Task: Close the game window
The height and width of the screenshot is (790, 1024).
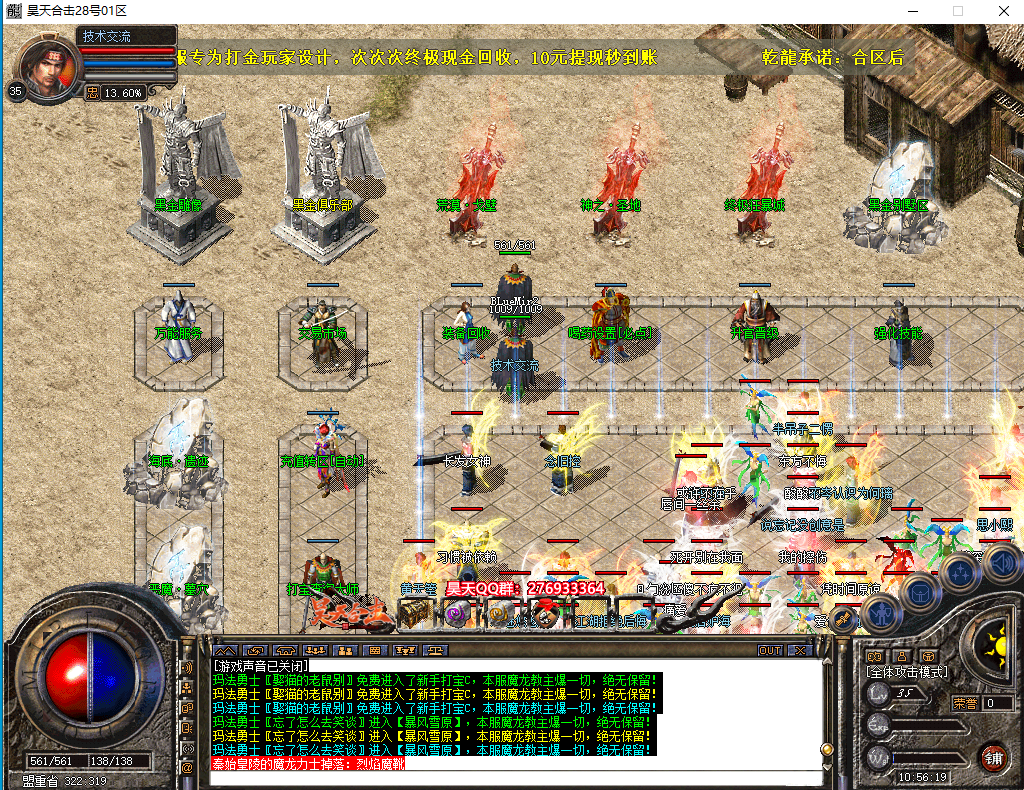Action: coord(1002,10)
